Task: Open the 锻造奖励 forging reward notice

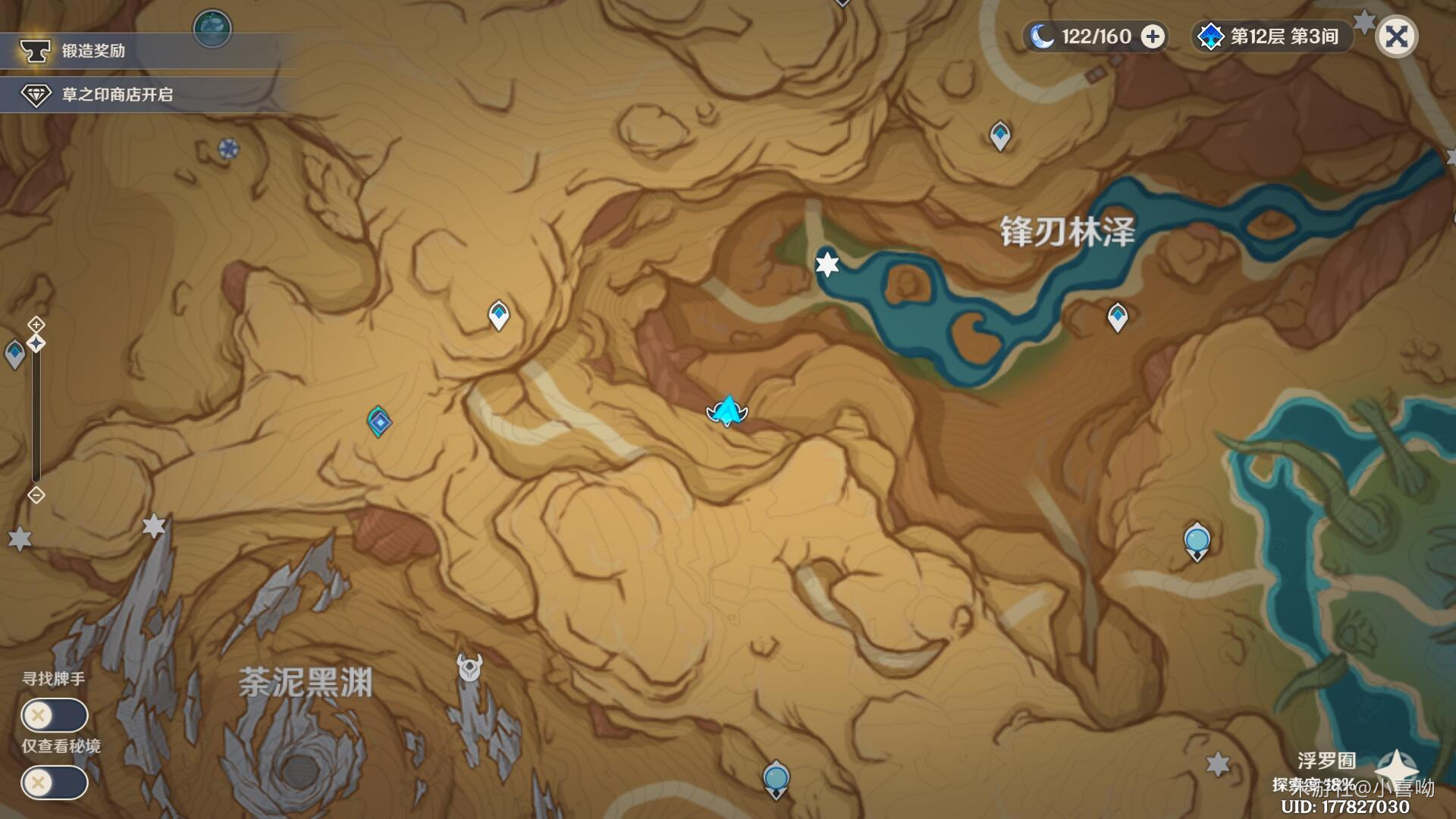Action: (x=93, y=51)
